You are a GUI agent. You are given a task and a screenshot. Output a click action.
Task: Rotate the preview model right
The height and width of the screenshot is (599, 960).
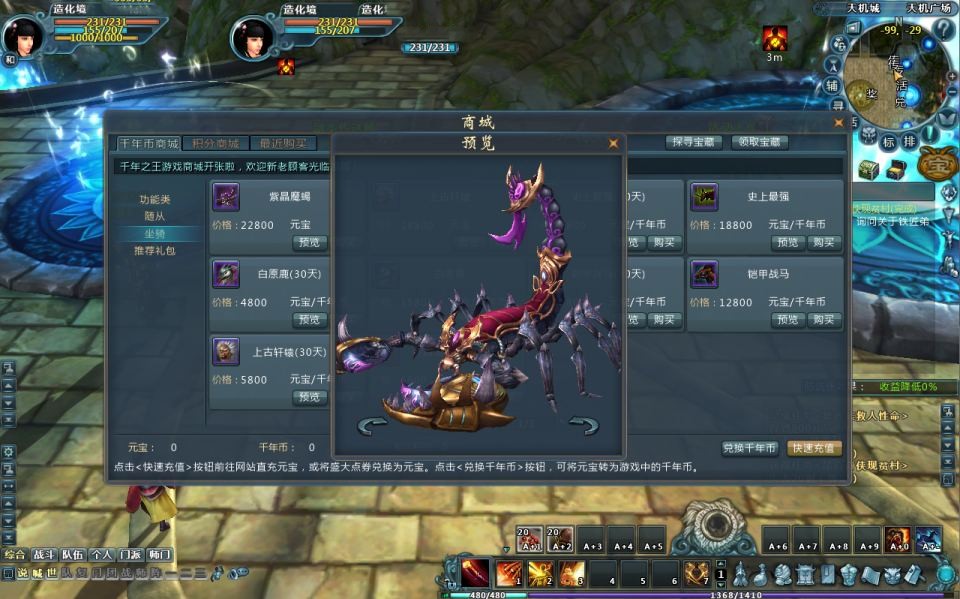coord(584,426)
